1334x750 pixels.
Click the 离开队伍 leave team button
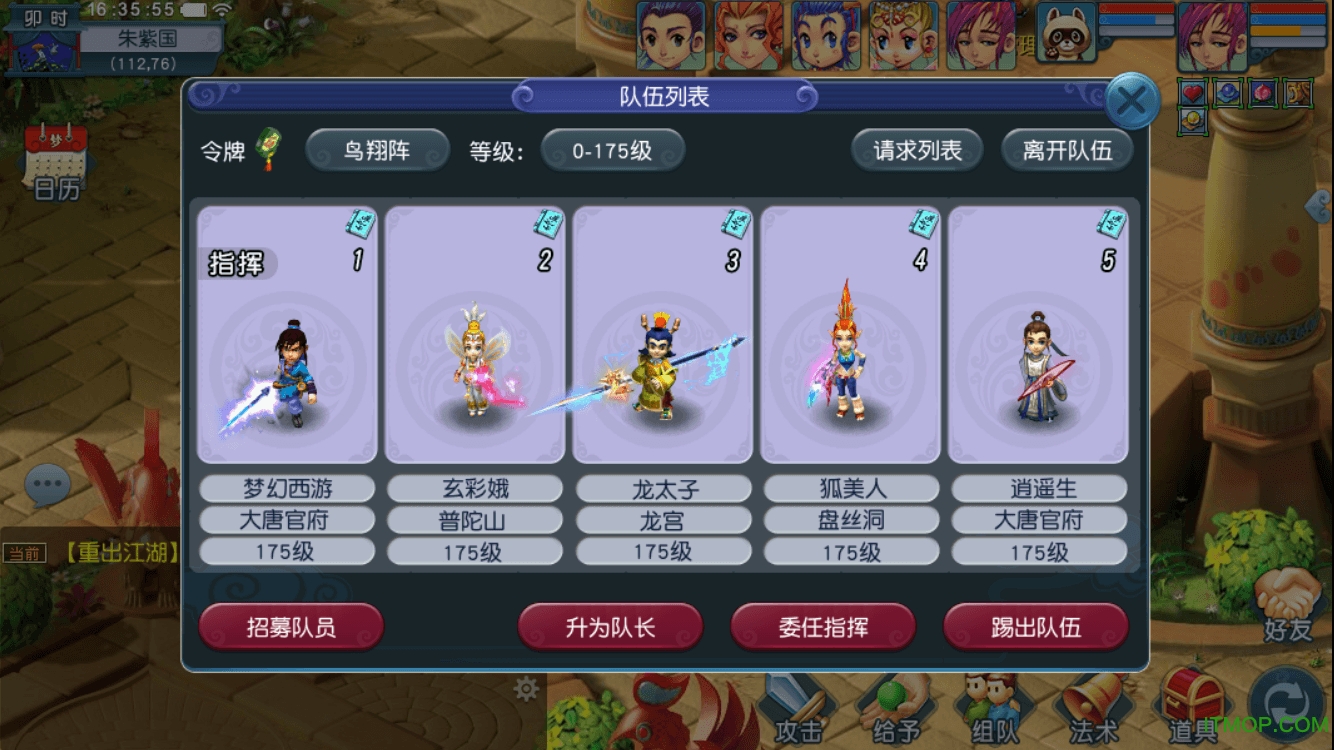(x=1066, y=148)
